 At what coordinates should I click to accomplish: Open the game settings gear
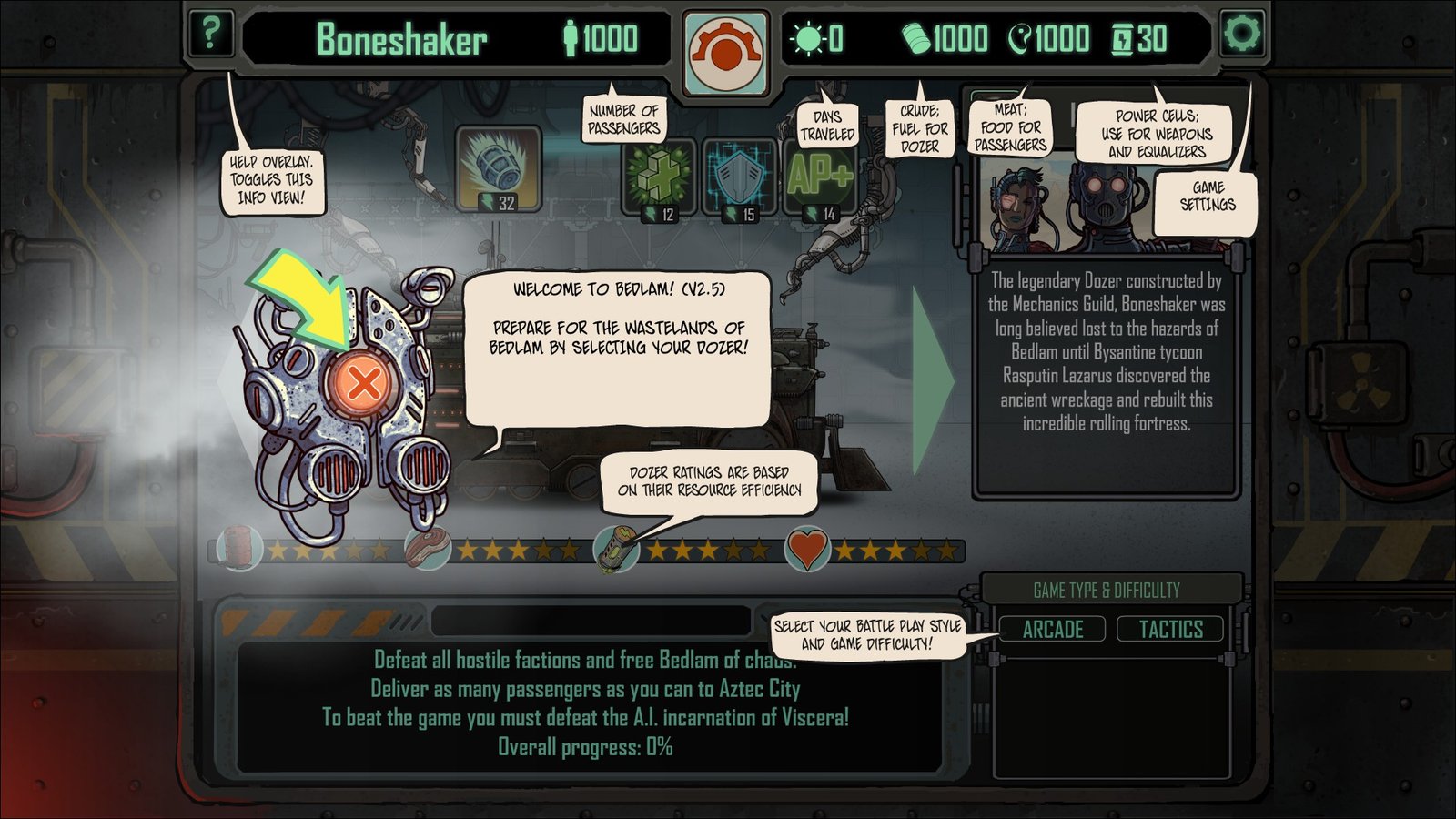click(1242, 34)
